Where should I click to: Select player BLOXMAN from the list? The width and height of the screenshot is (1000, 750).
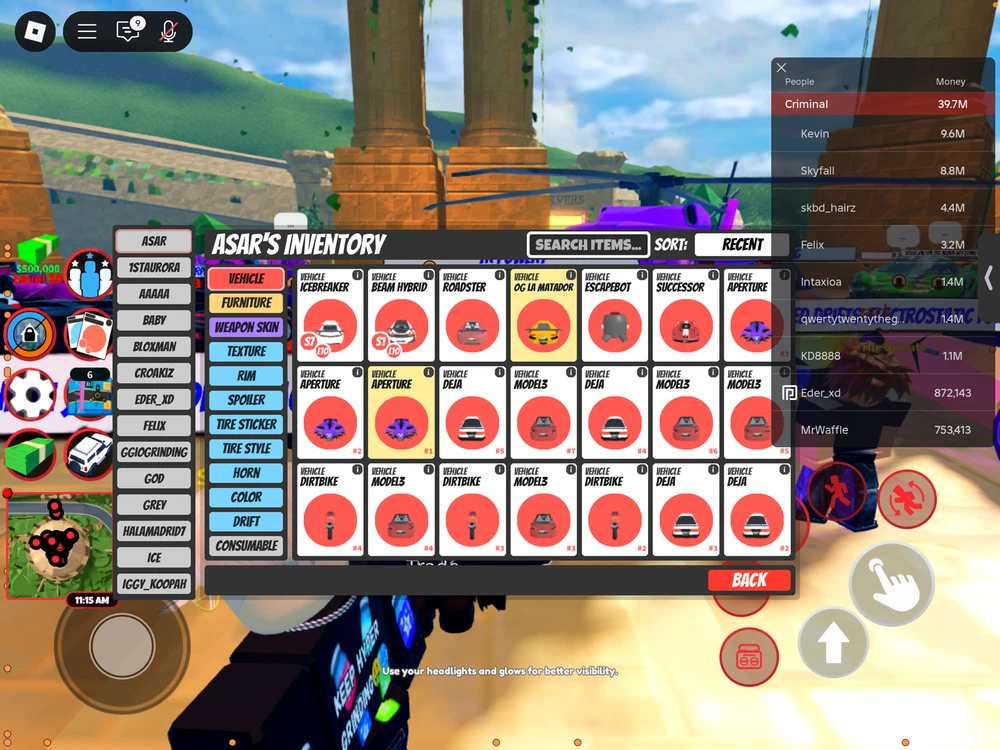click(154, 347)
